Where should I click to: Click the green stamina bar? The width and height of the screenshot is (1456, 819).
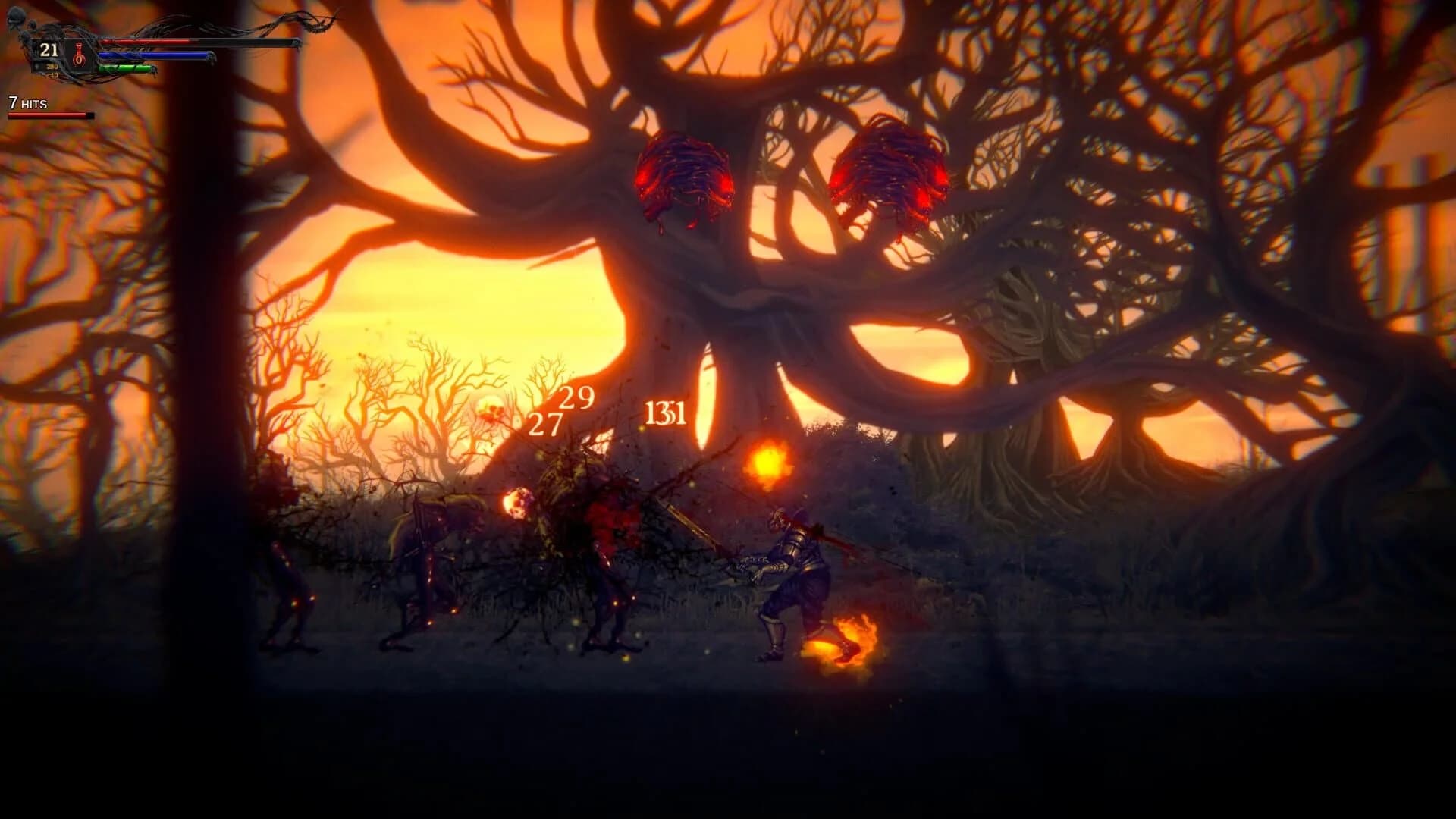click(x=125, y=68)
